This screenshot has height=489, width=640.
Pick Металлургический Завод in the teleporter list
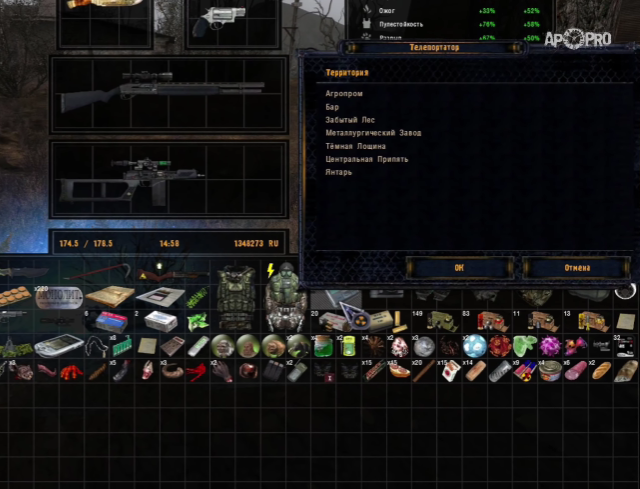(x=373, y=132)
